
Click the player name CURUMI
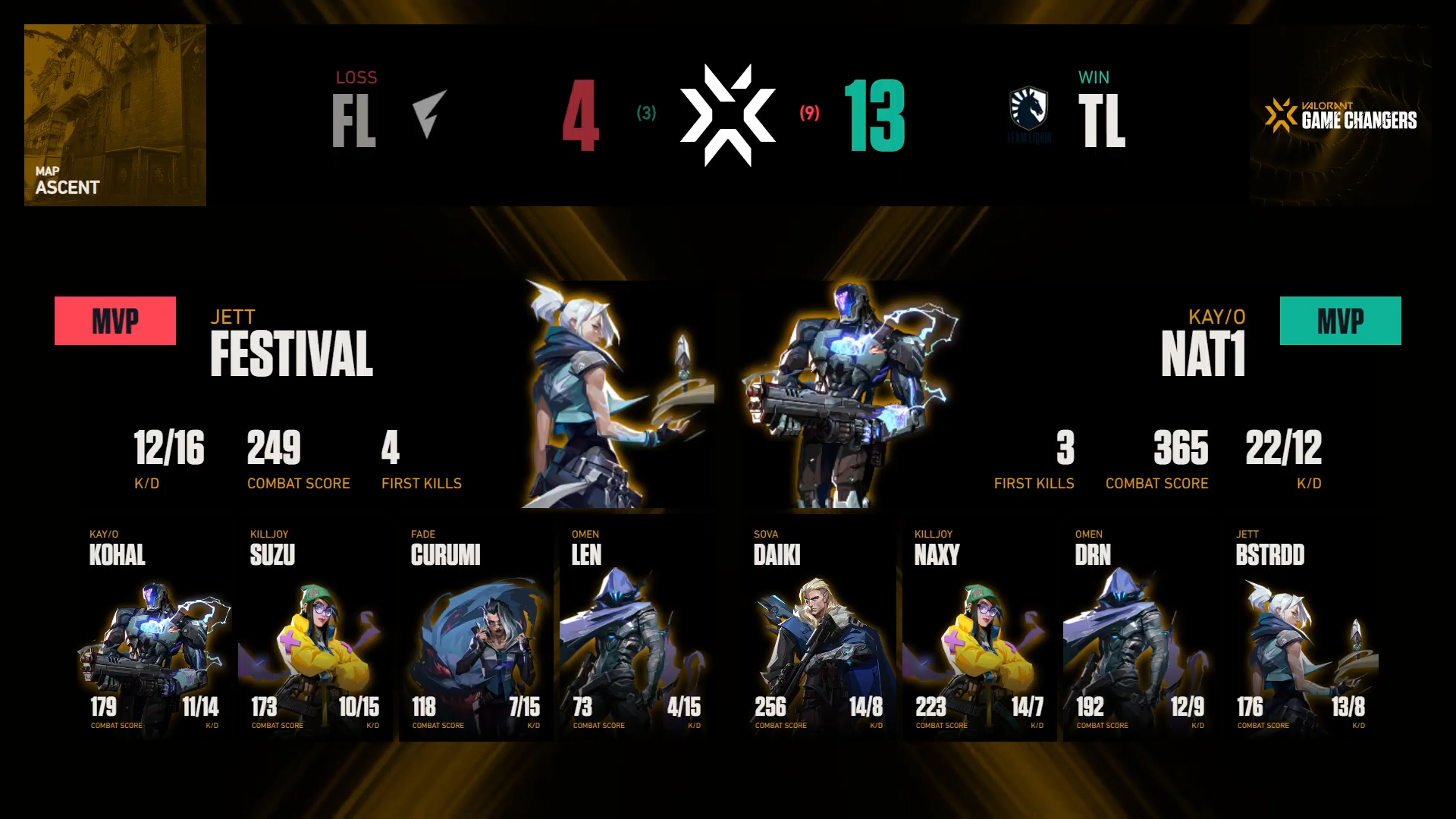click(445, 555)
